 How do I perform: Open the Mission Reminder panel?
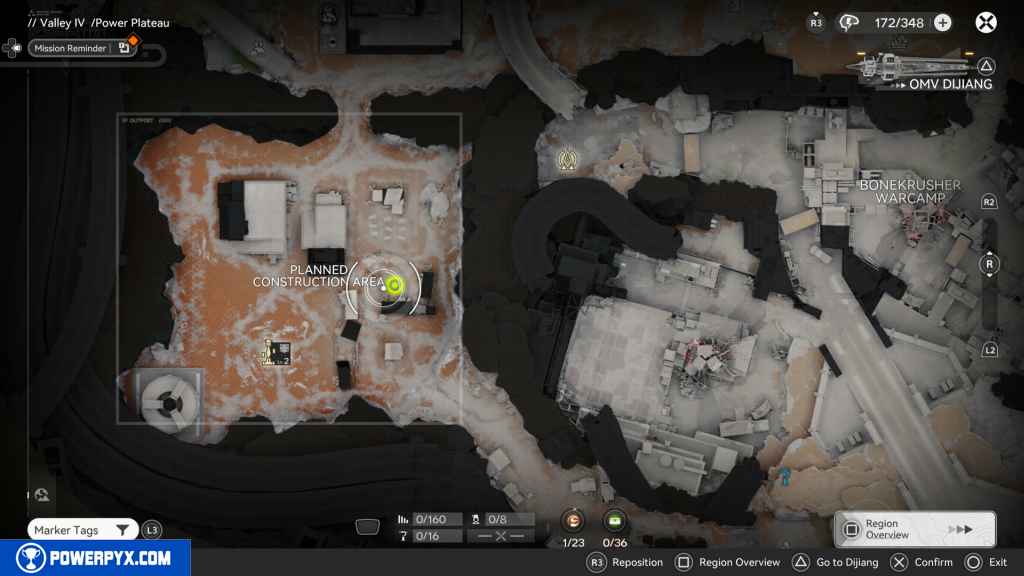tap(70, 47)
